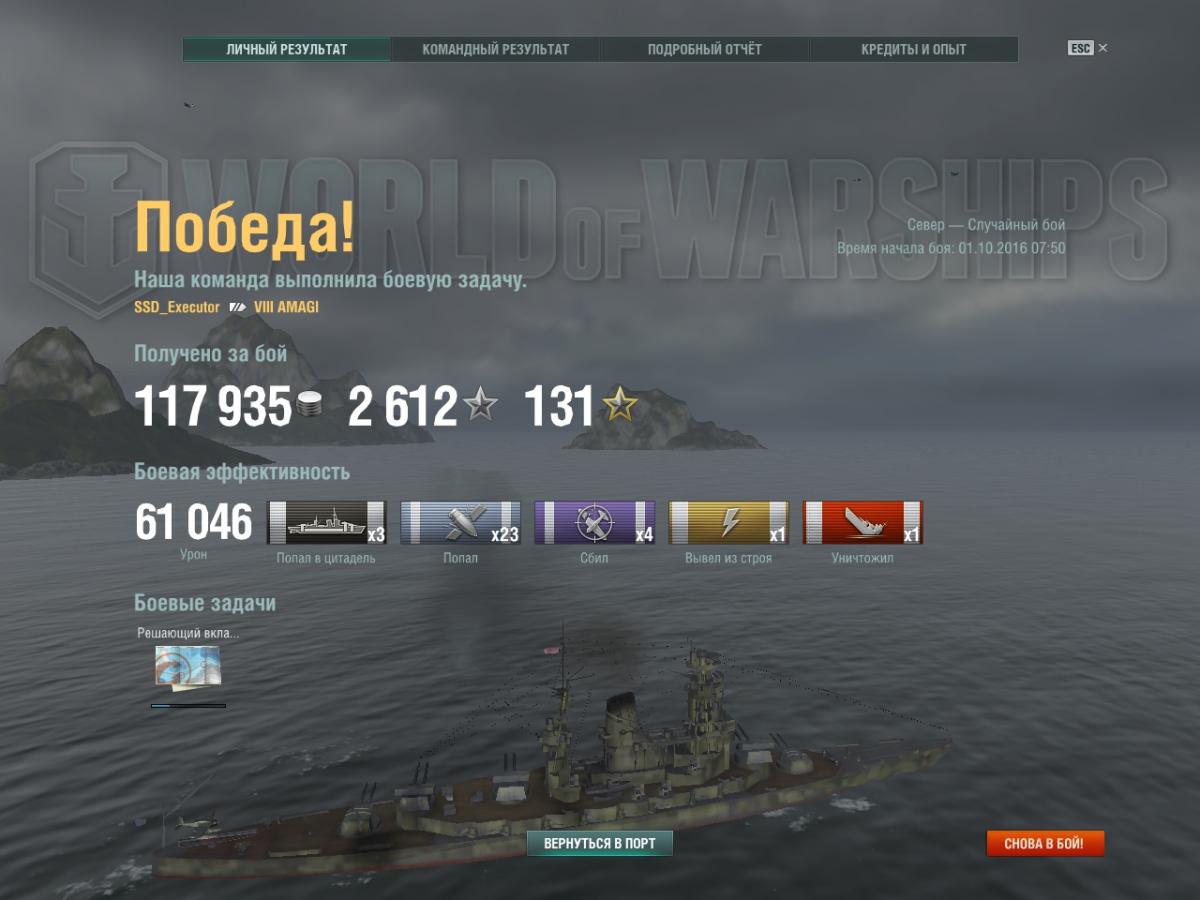This screenshot has height=900, width=1200.
Task: Open the Решающий вклад combat mission icon
Action: click(188, 667)
